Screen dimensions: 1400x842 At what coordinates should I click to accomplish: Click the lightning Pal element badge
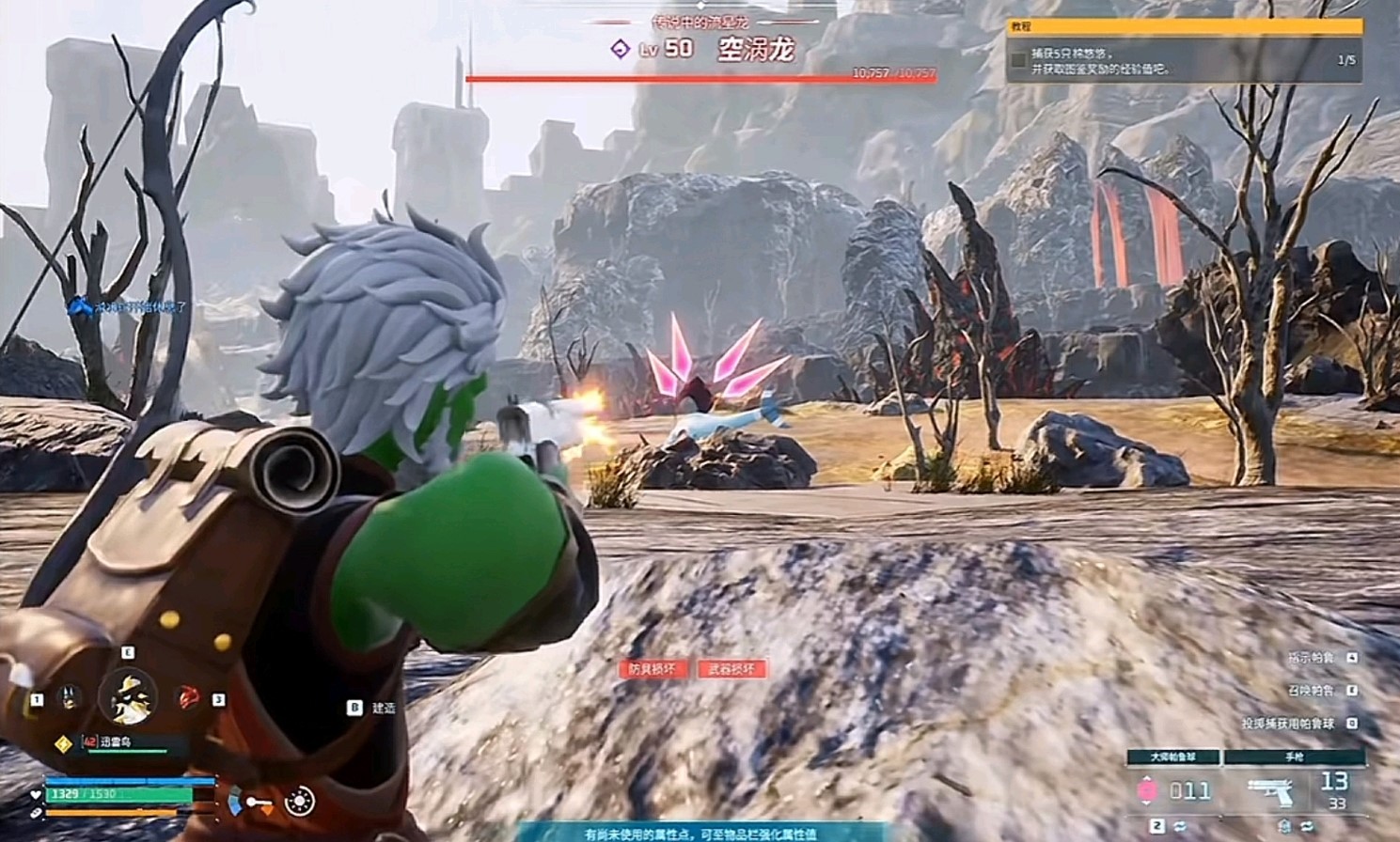pos(63,743)
